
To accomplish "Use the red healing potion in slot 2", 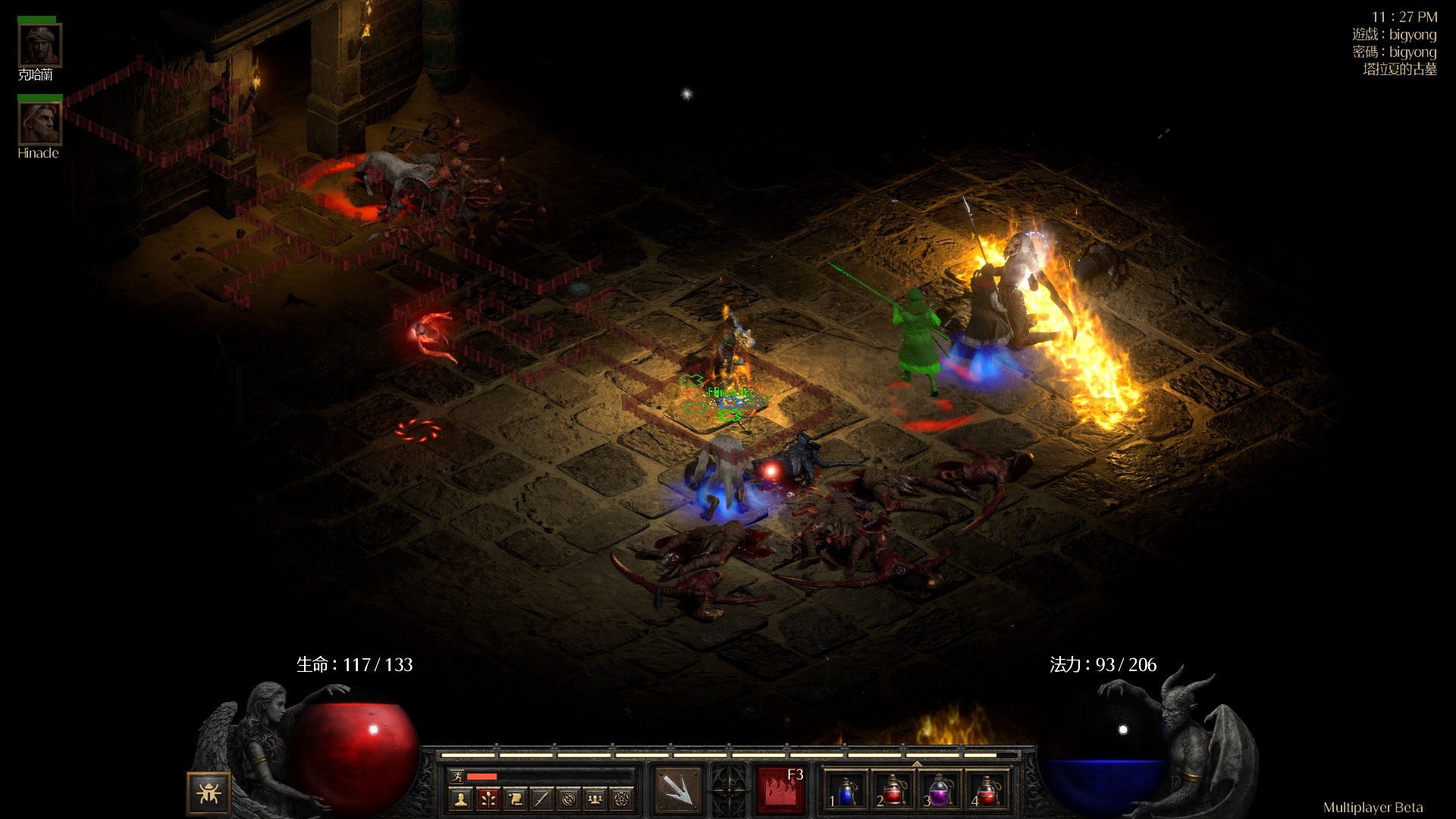I will point(893,790).
